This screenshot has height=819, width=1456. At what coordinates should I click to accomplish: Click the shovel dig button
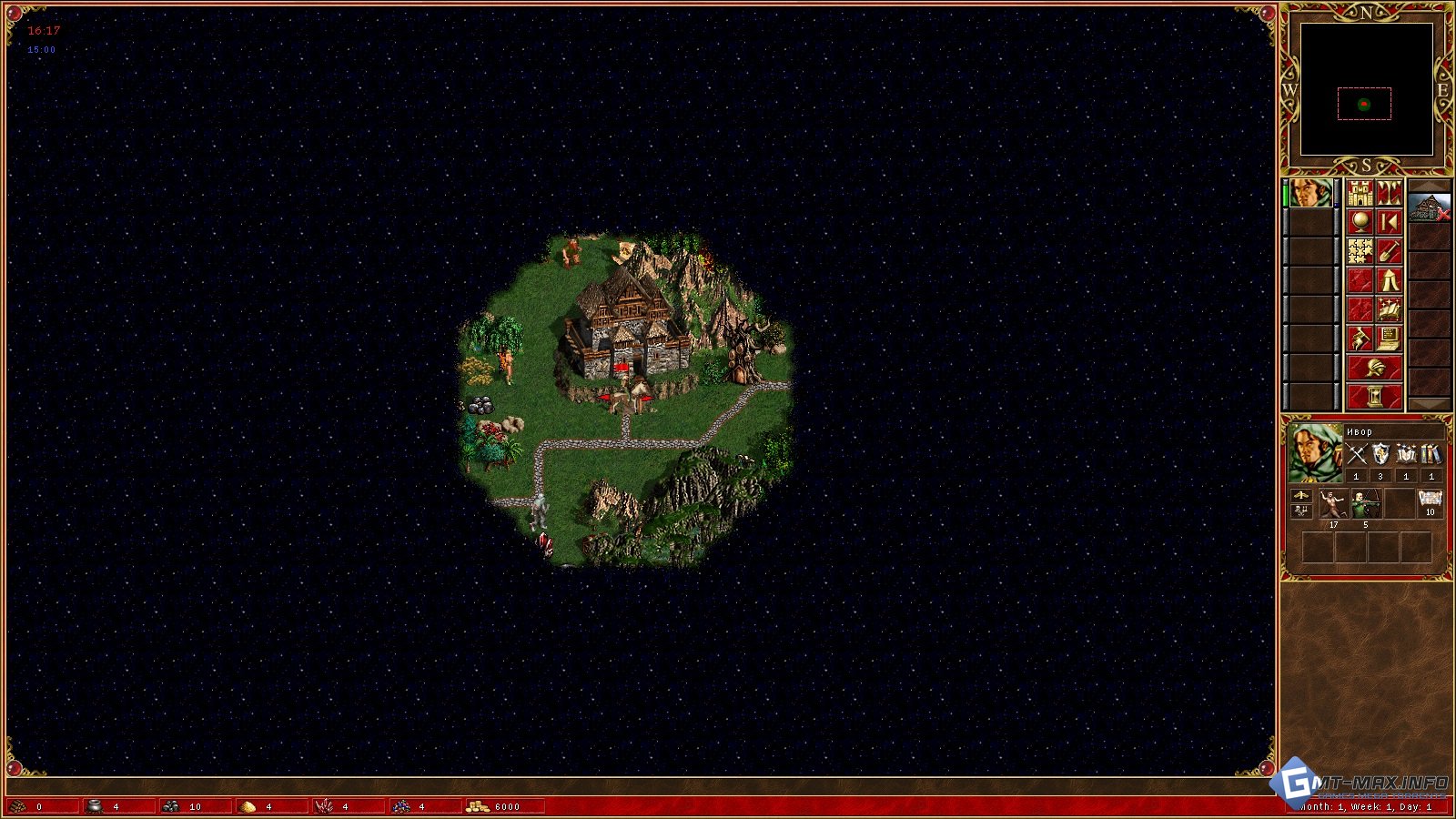(1389, 252)
